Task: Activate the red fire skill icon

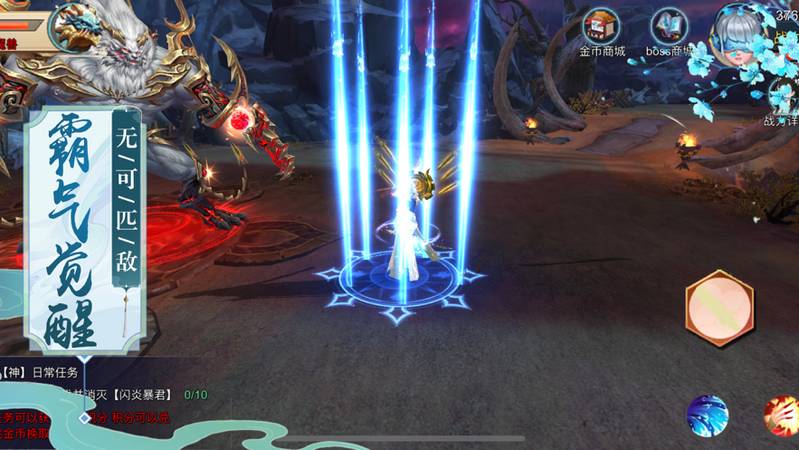Action: pyautogui.click(x=781, y=416)
